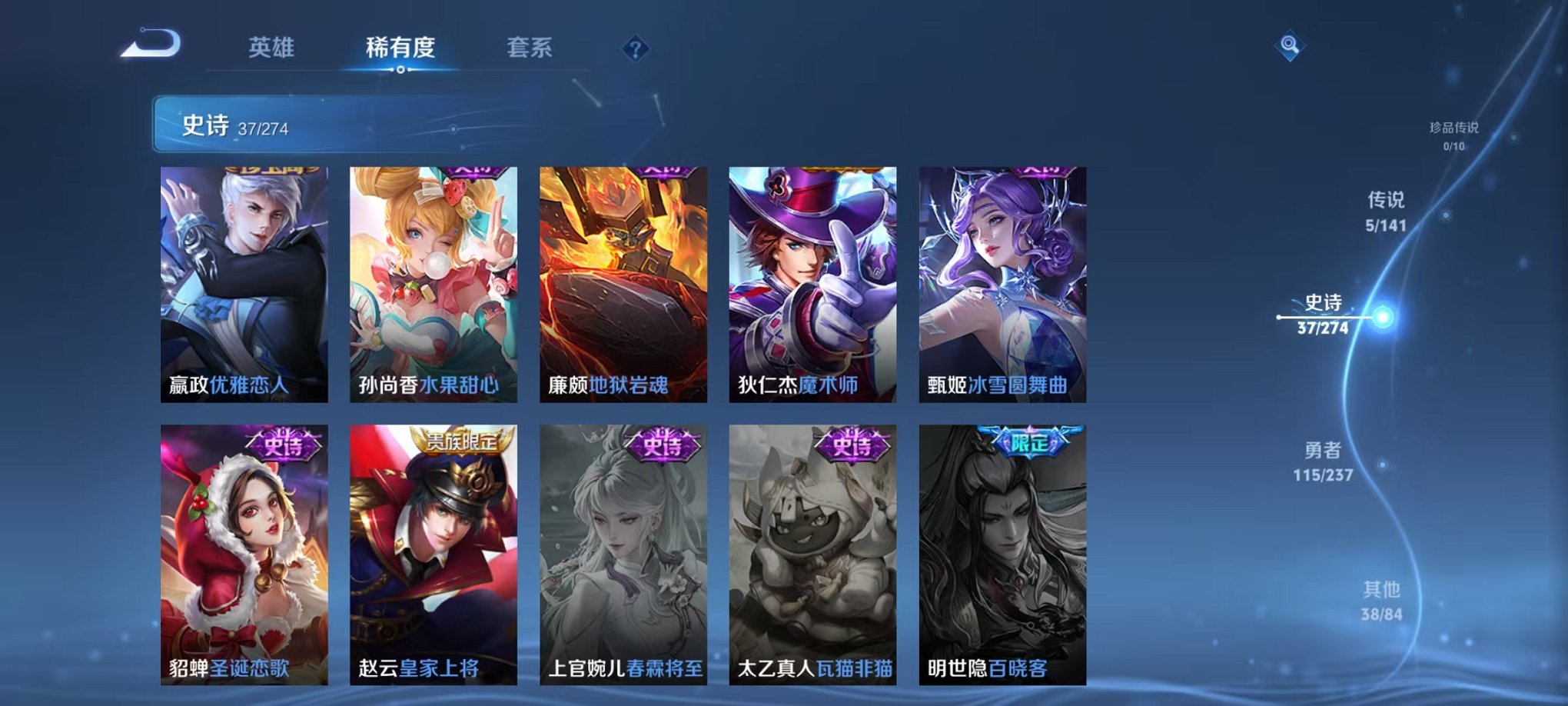Viewport: 1568px width, 706px height.
Task: Select the 稀有度 tab
Action: (x=402, y=48)
